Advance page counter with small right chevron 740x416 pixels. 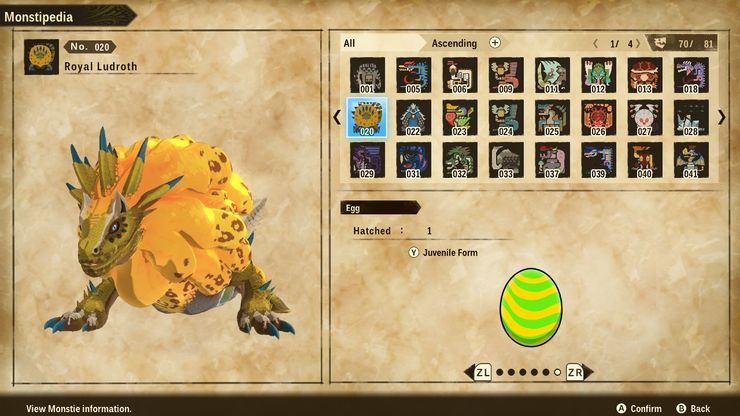click(636, 43)
